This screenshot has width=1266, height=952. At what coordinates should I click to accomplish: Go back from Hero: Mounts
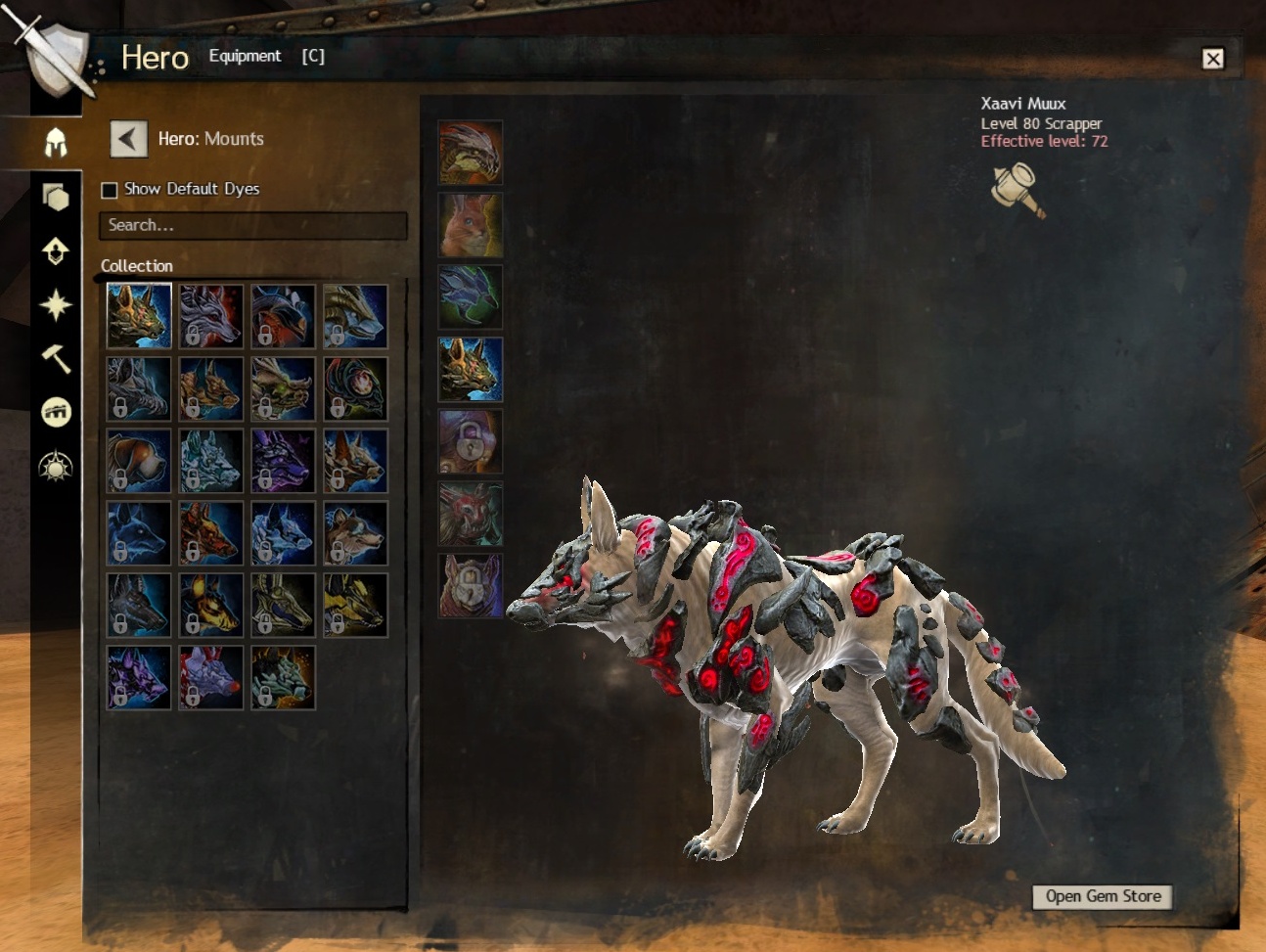tap(128, 139)
